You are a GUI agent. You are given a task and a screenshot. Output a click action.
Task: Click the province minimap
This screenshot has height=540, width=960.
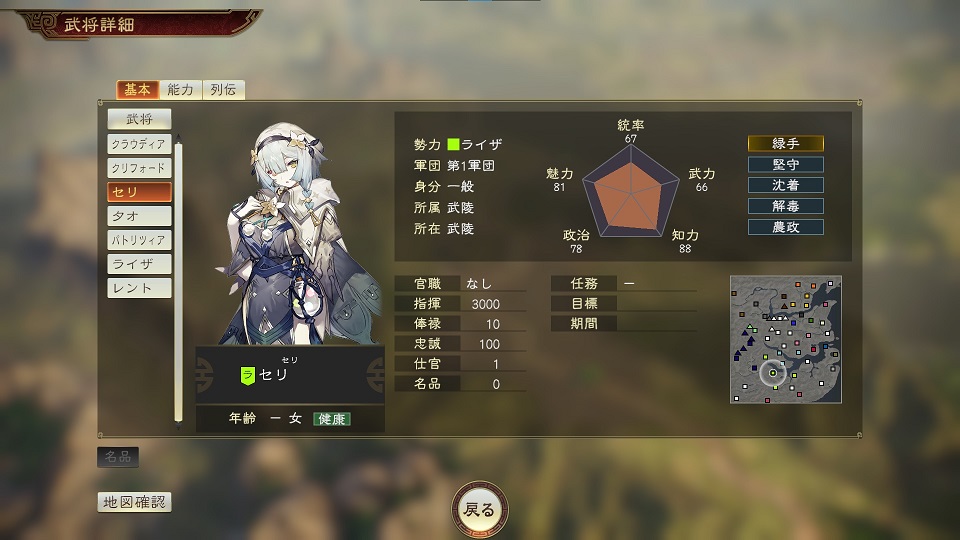pos(785,339)
